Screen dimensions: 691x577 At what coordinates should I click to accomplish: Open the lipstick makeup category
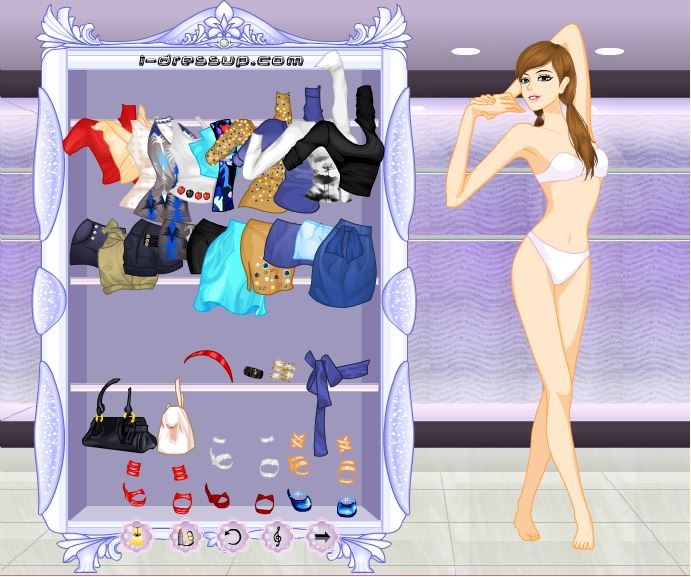pos(183,536)
